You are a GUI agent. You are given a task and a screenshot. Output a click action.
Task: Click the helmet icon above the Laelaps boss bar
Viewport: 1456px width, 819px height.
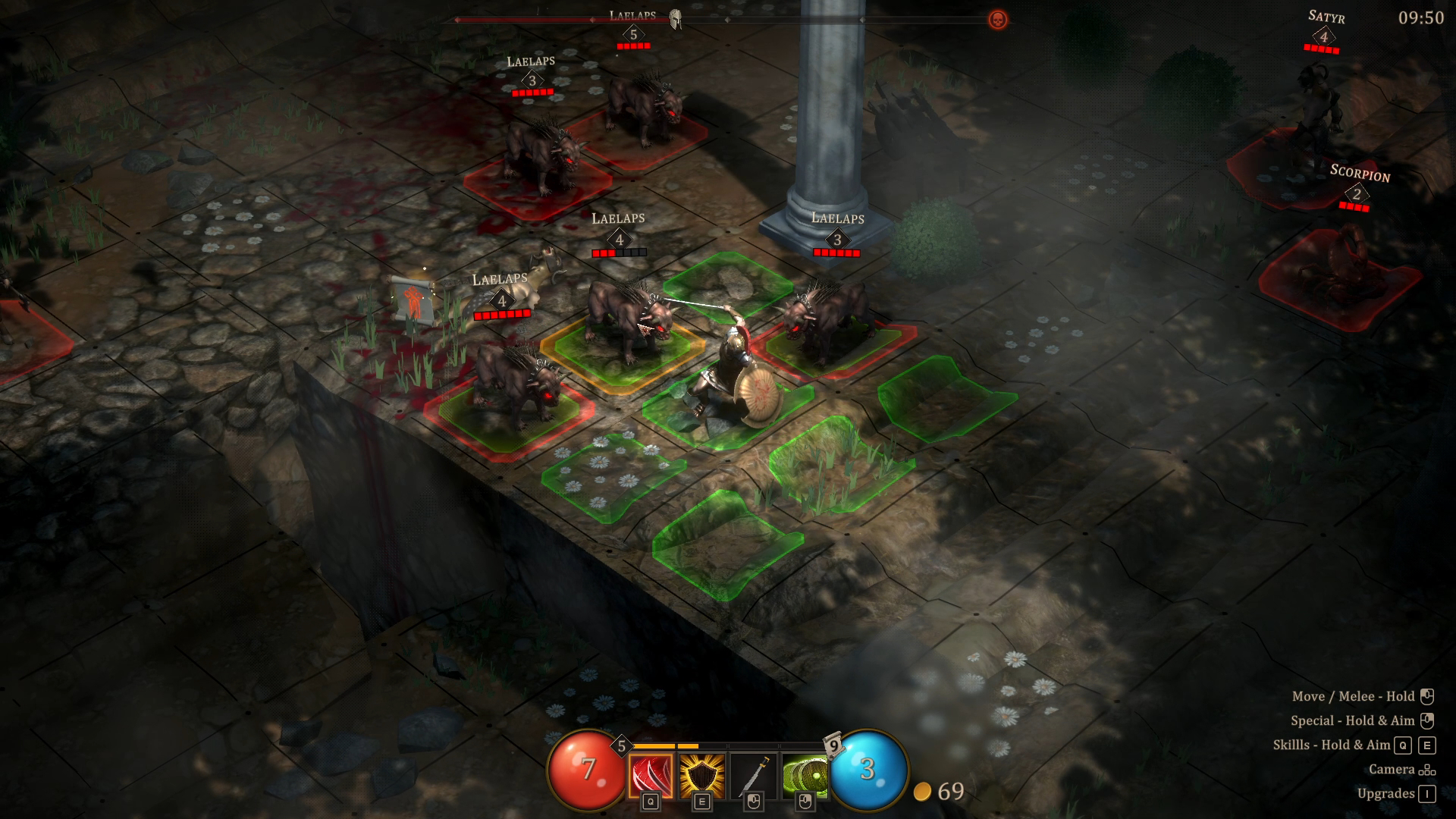click(x=676, y=18)
